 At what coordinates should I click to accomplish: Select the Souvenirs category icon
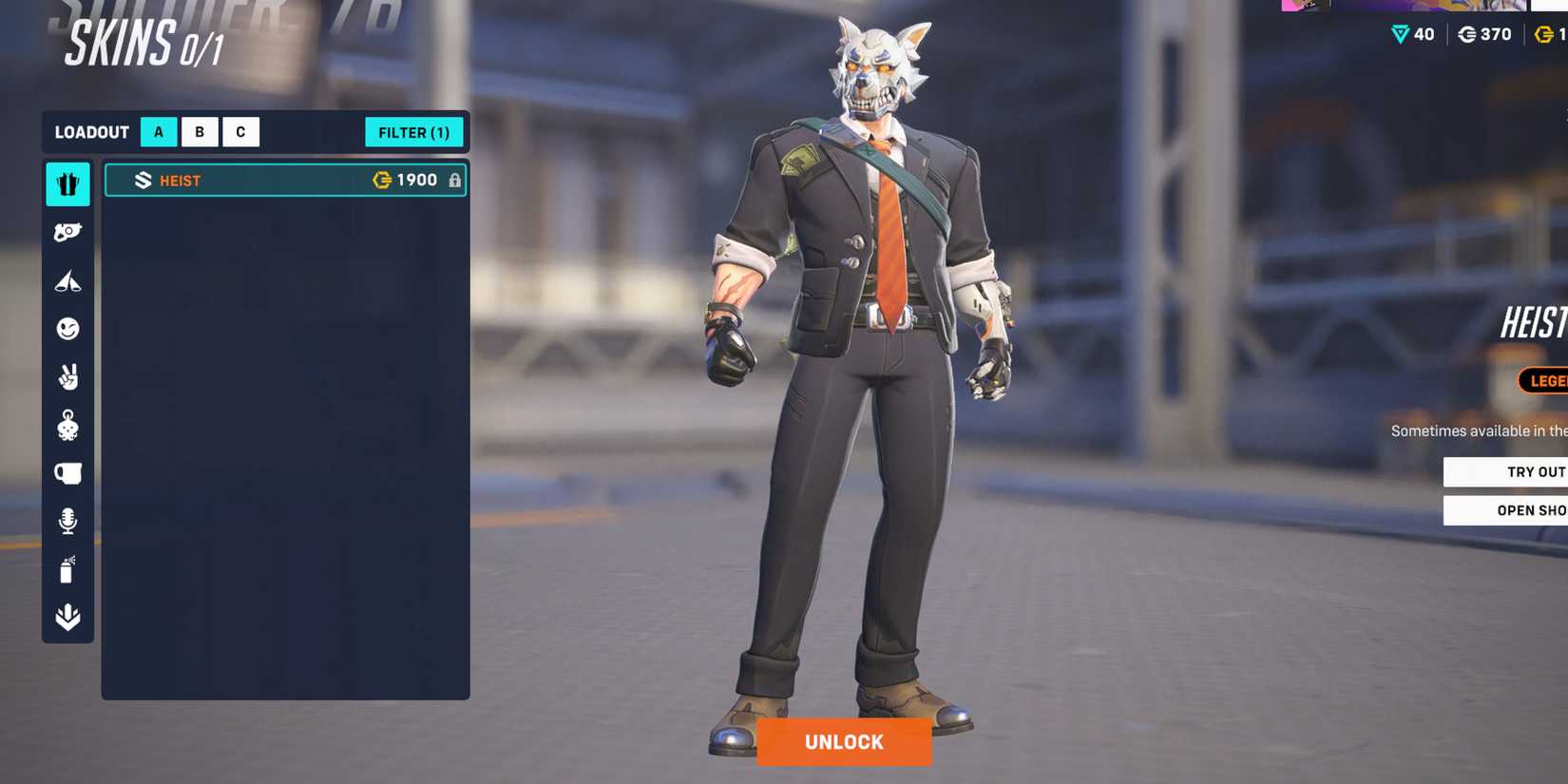(x=67, y=425)
